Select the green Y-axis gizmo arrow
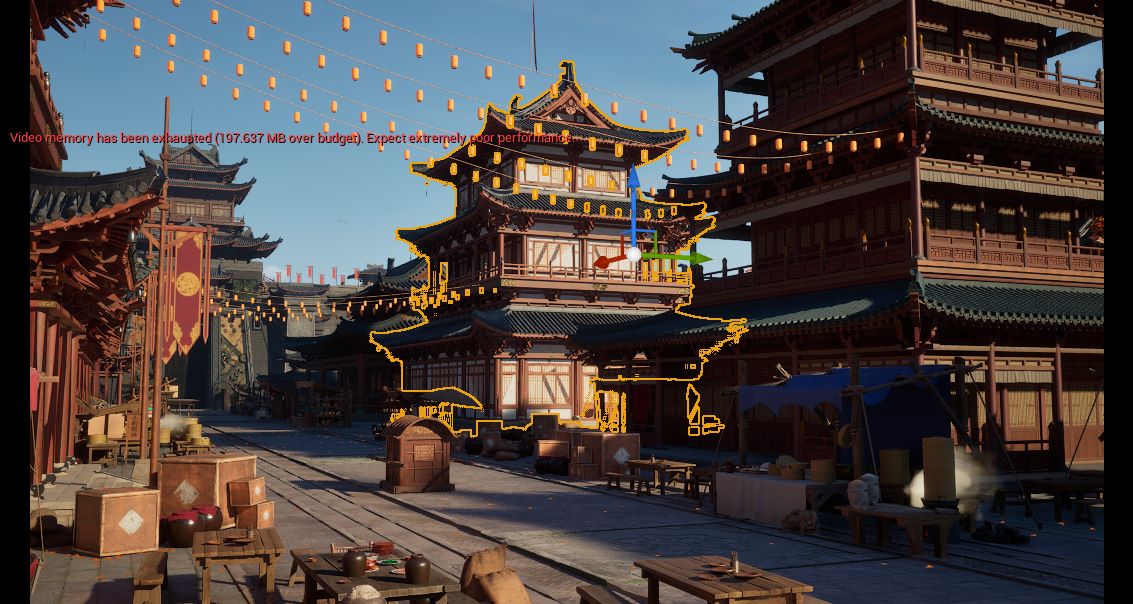 tap(688, 258)
